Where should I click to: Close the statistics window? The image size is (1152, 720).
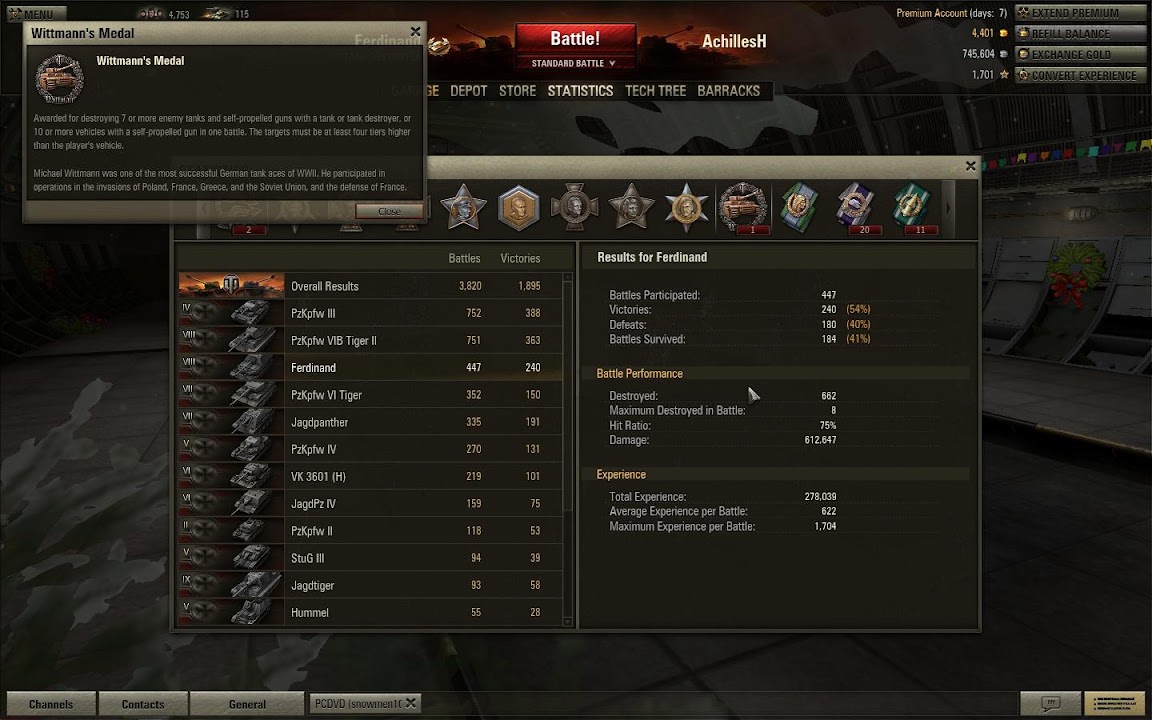970,166
